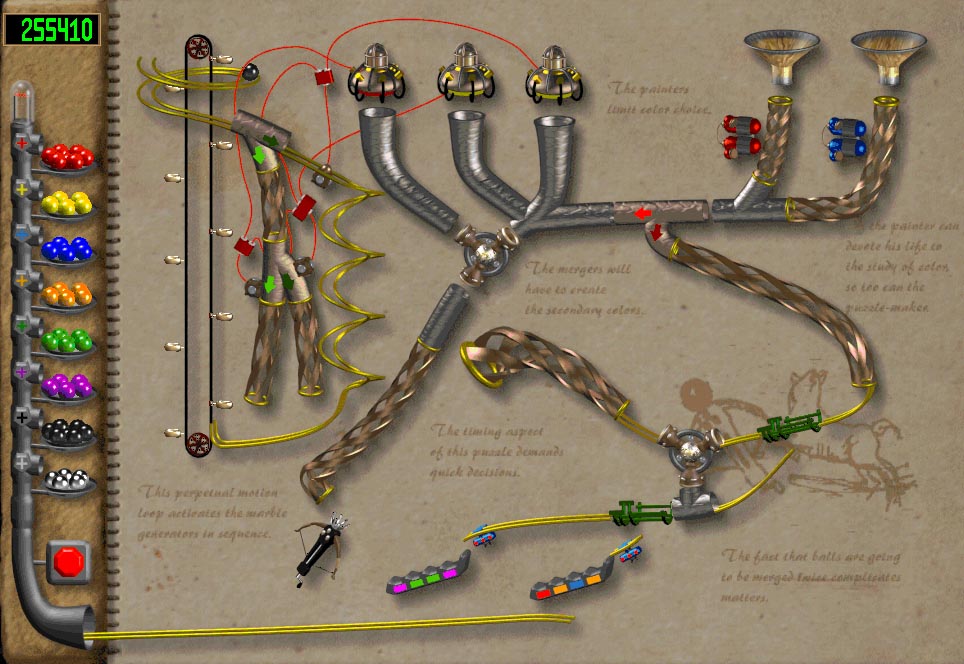Viewport: 964px width, 664px height.
Task: Select a black marble from the tray
Action: tap(68, 433)
